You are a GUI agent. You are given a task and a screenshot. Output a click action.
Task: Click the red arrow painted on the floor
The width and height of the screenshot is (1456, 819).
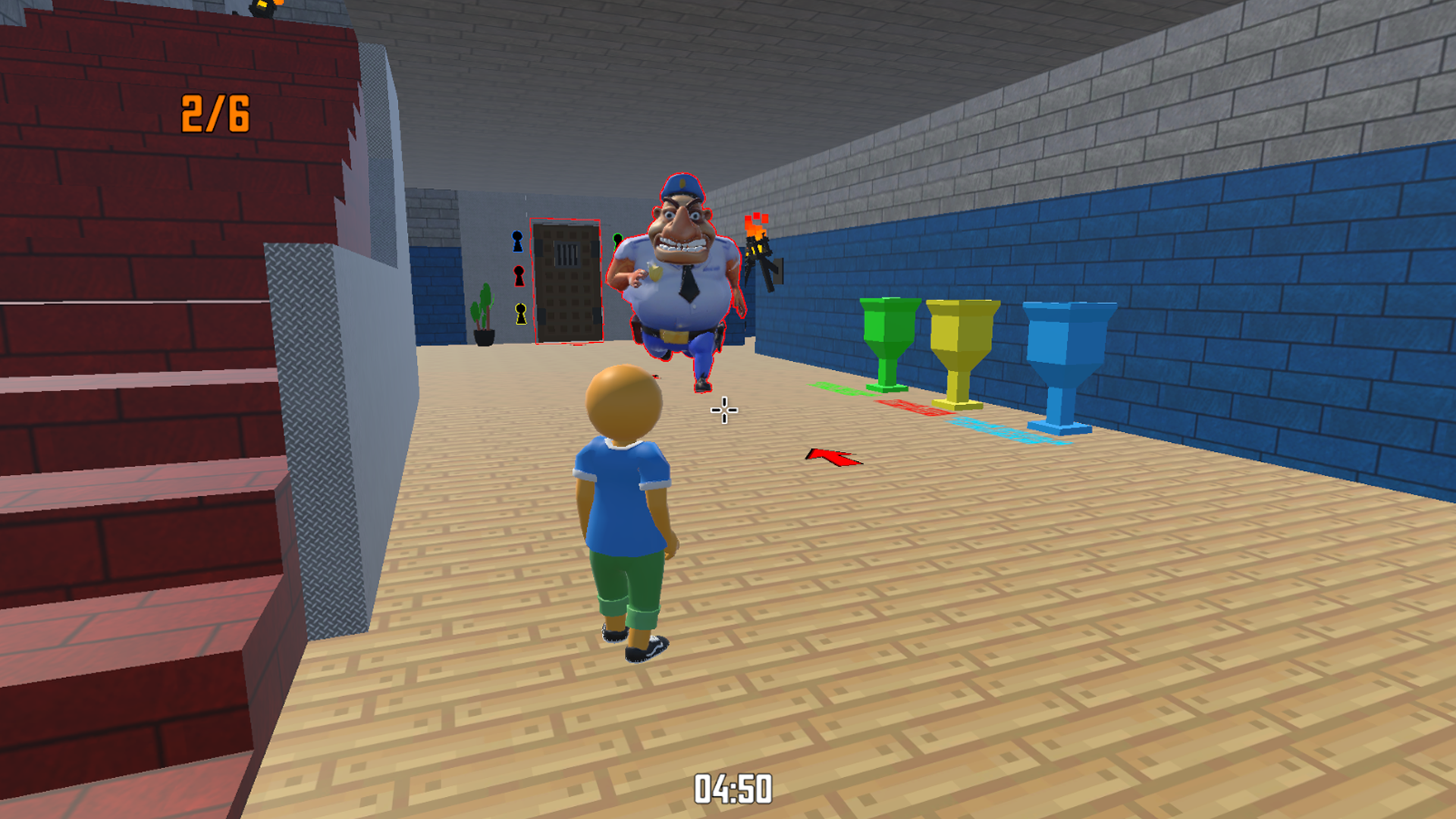[833, 457]
